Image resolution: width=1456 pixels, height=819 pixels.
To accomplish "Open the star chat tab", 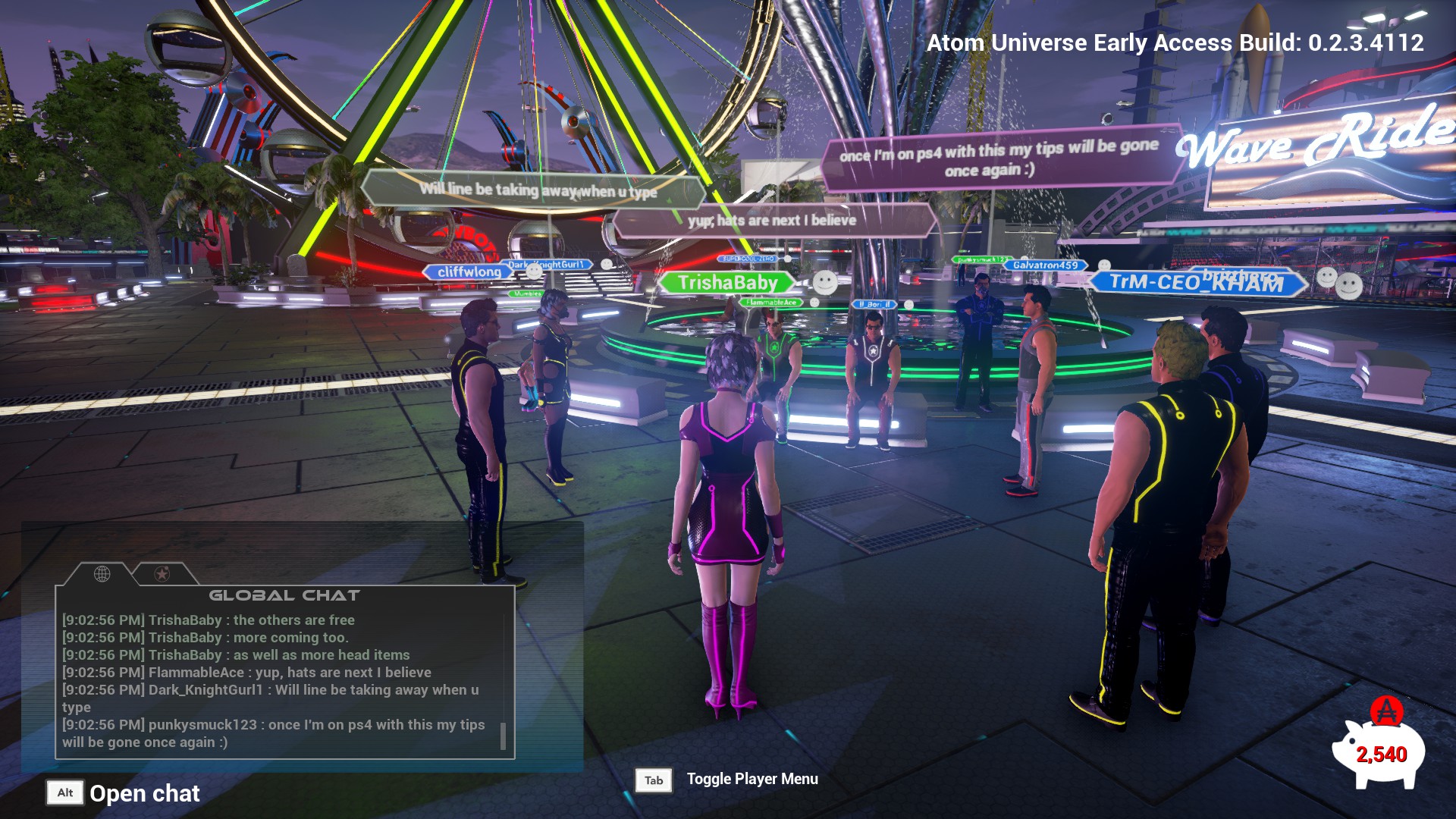I will [x=162, y=574].
